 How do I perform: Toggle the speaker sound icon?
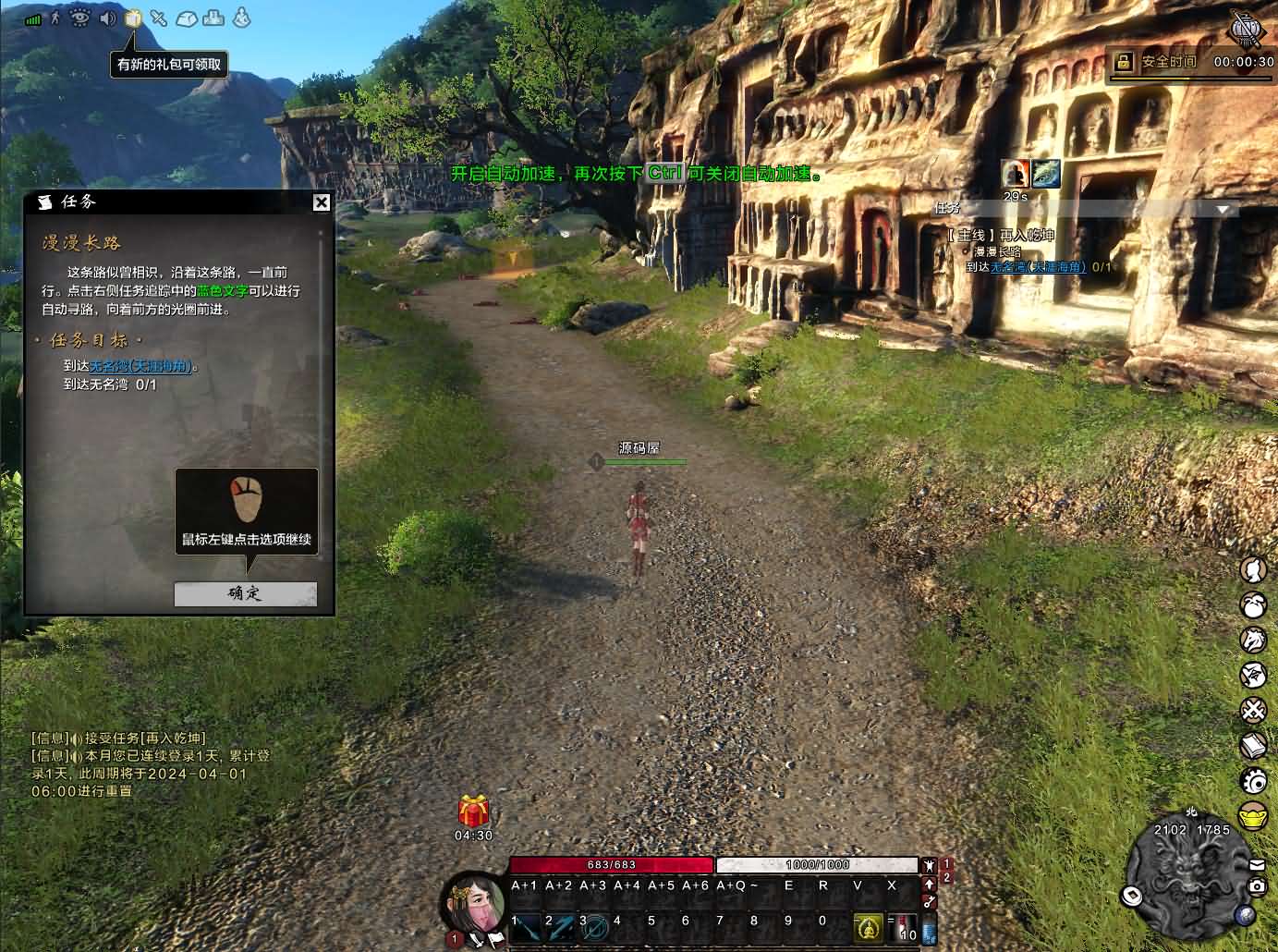(107, 18)
